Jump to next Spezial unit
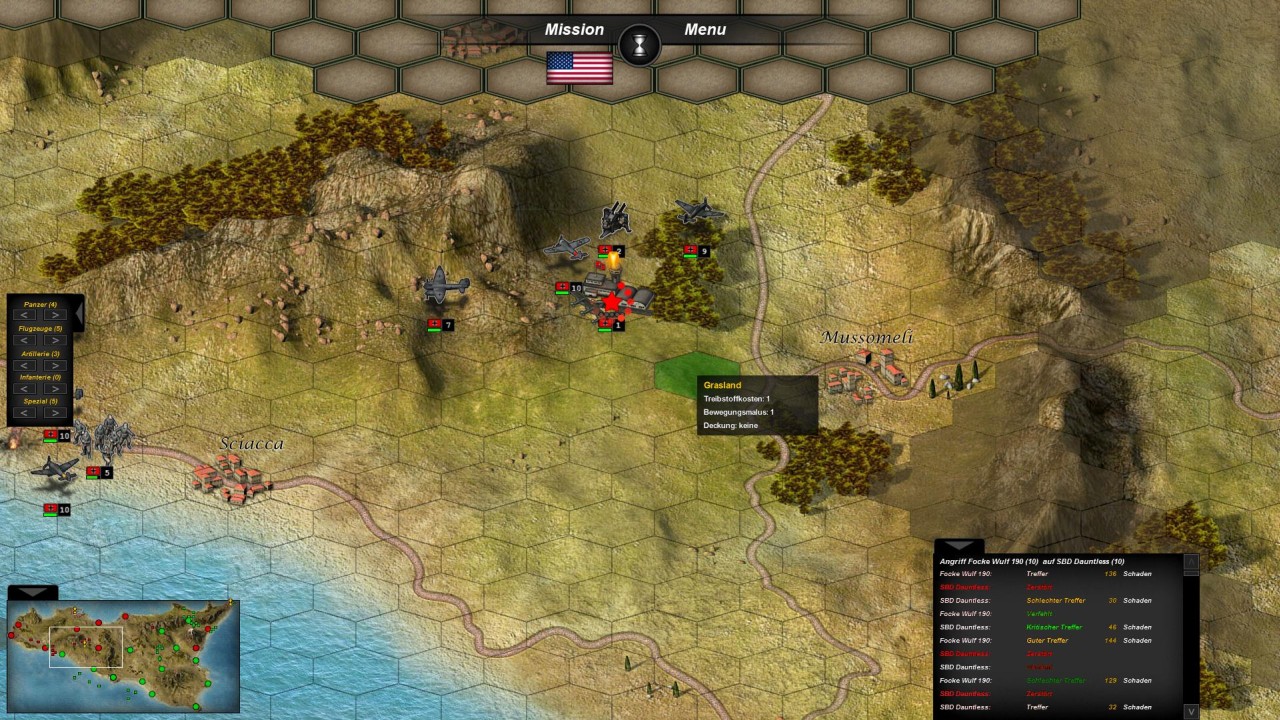This screenshot has height=720, width=1280. (55, 413)
